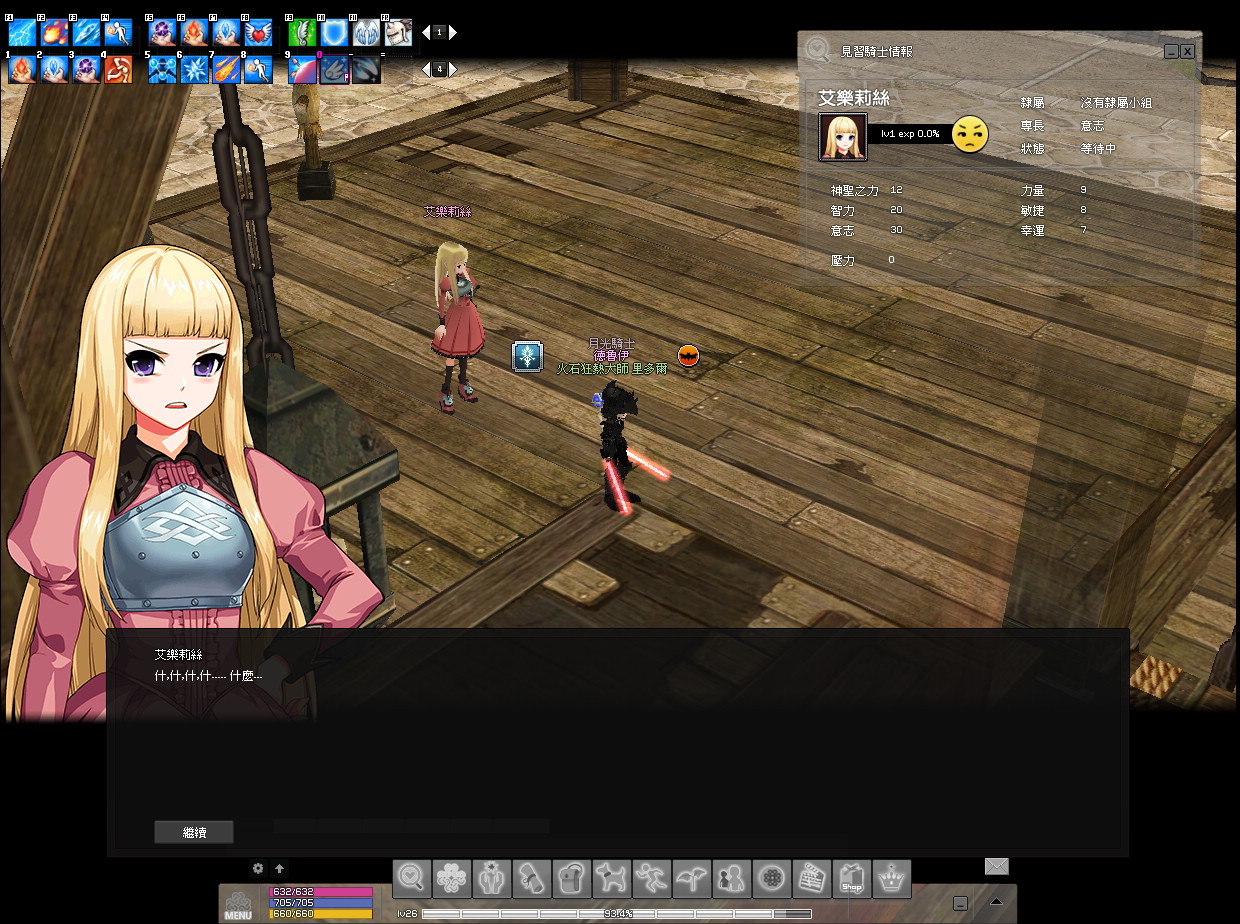This screenshot has width=1240, height=924.
Task: Select Ailerisu's portrait in the info window
Action: pos(842,137)
